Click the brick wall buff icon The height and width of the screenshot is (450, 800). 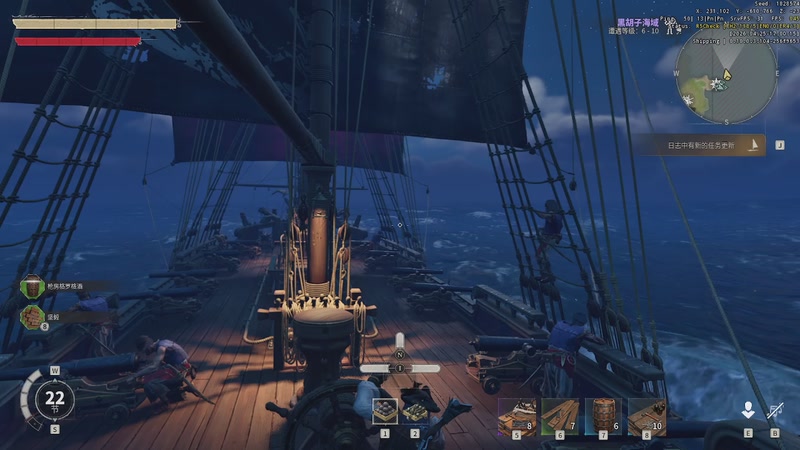point(33,316)
